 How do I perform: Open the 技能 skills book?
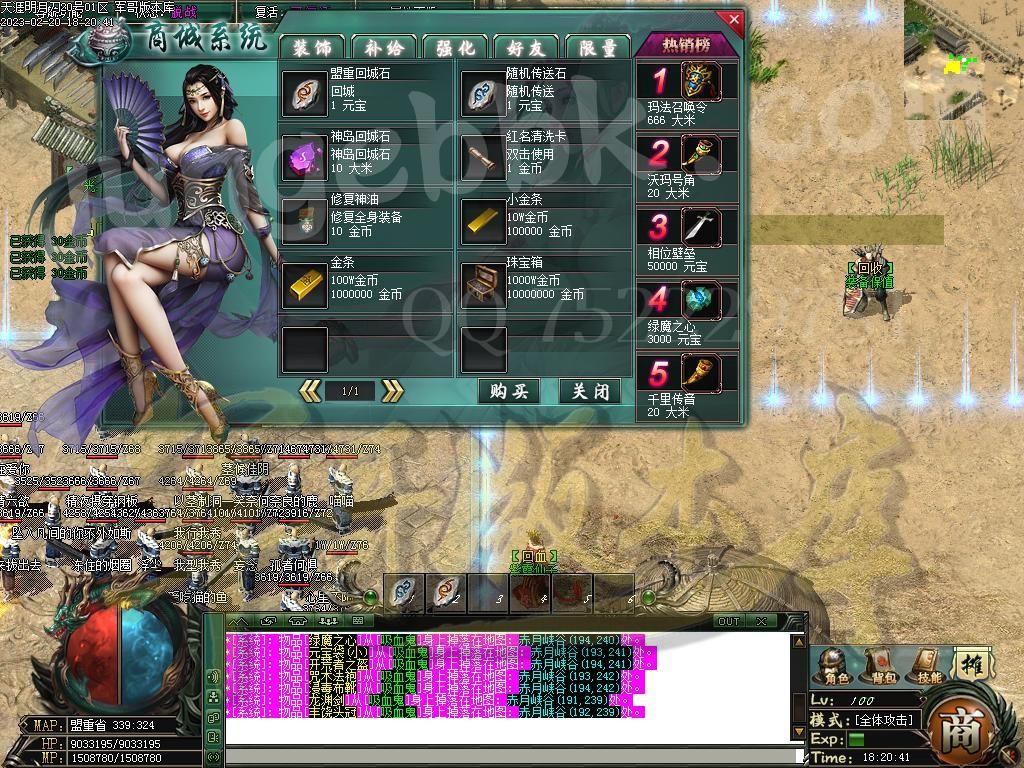point(929,665)
